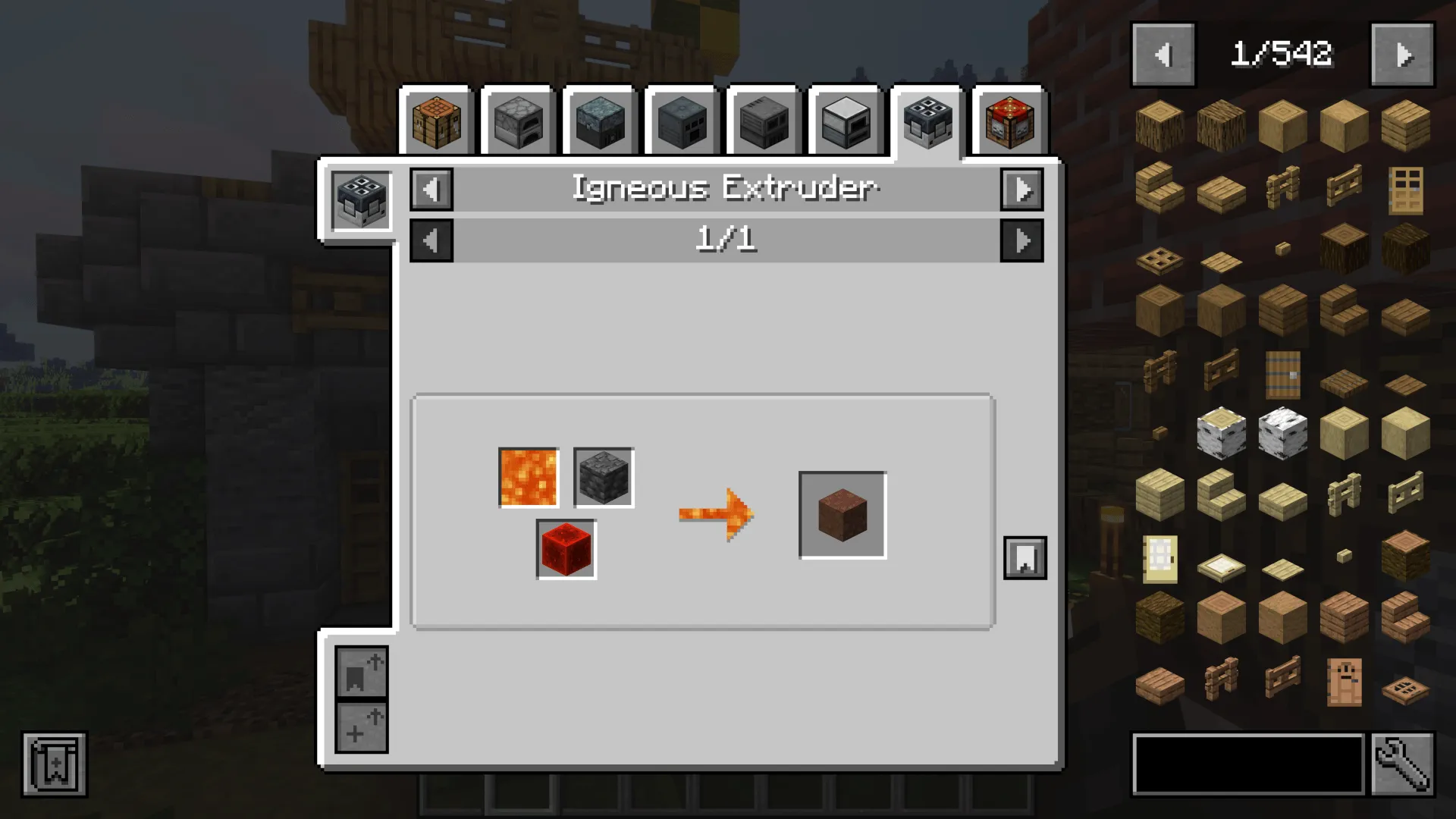The height and width of the screenshot is (819, 1456).
Task: Click the bookmark recipe icon near the recipe output
Action: [1025, 558]
